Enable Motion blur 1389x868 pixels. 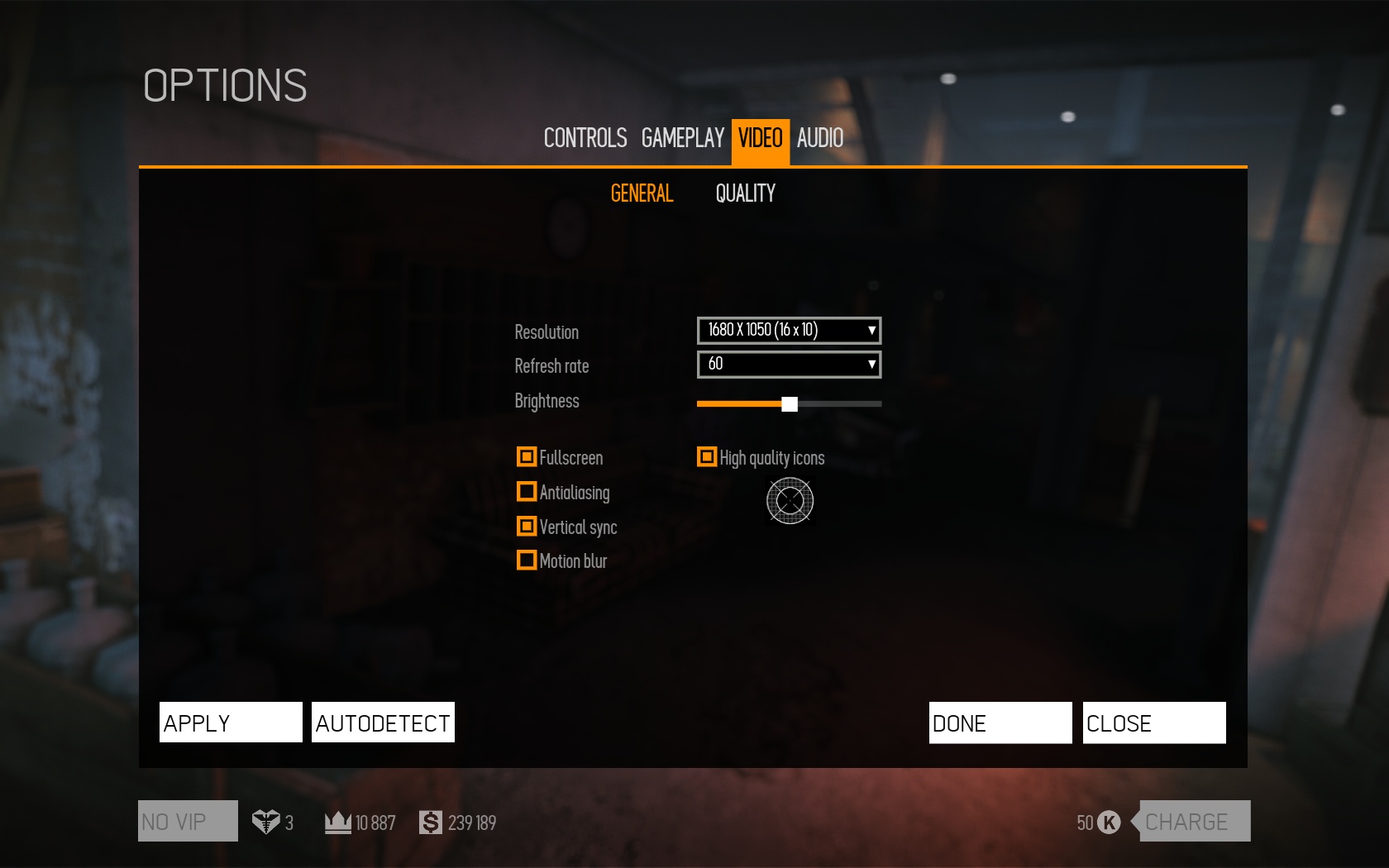527,560
